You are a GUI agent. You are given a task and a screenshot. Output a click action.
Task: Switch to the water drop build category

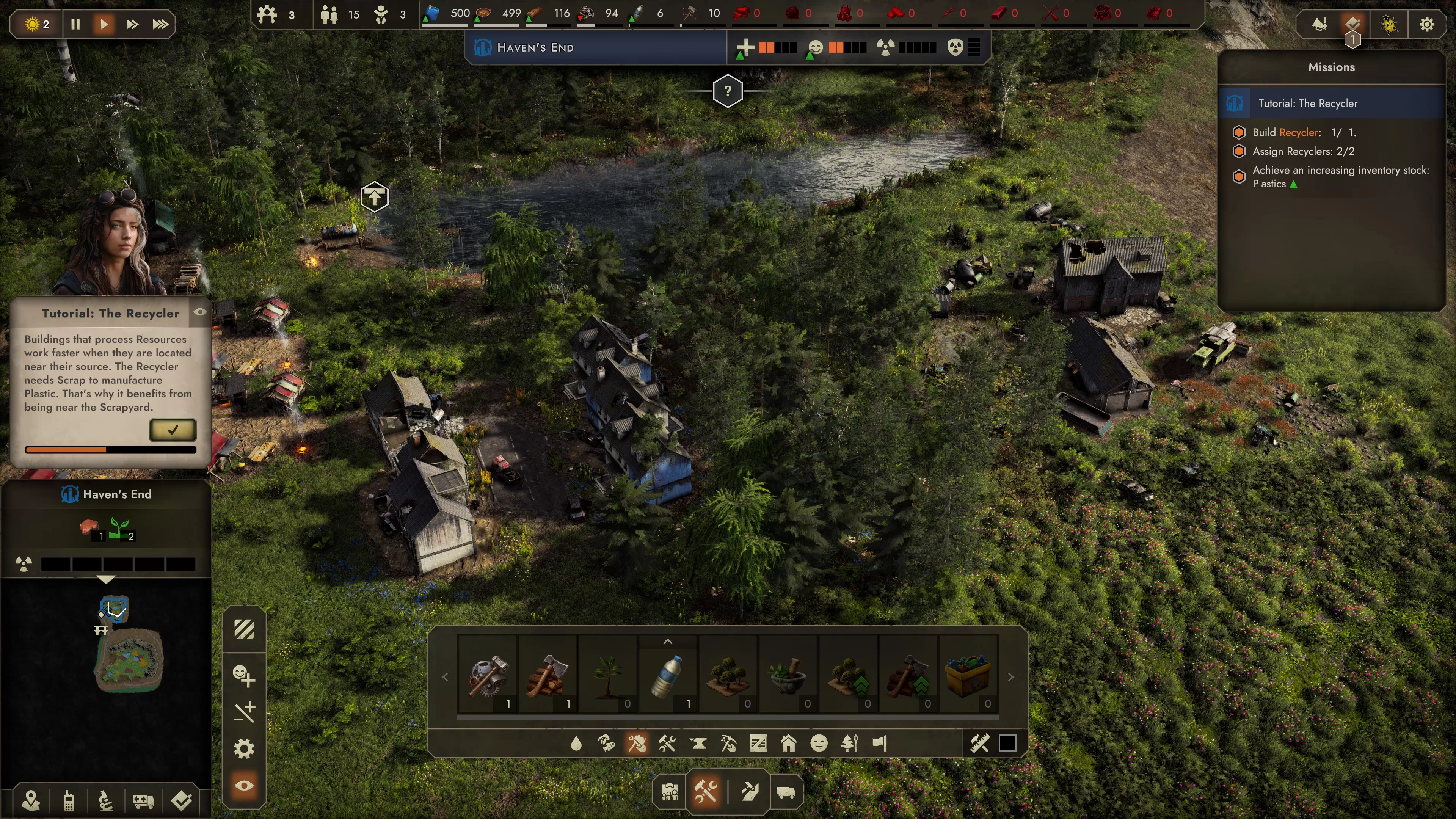coord(576,743)
